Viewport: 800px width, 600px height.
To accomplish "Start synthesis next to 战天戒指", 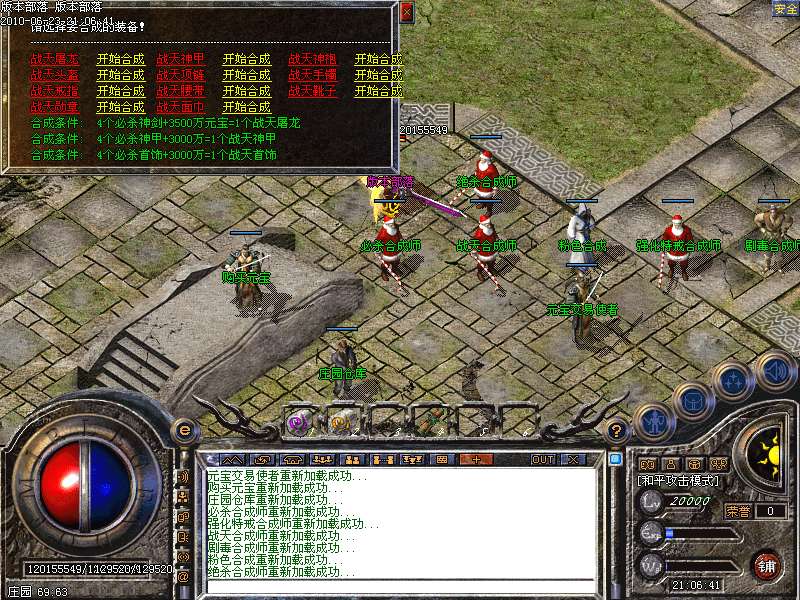I will 120,91.
